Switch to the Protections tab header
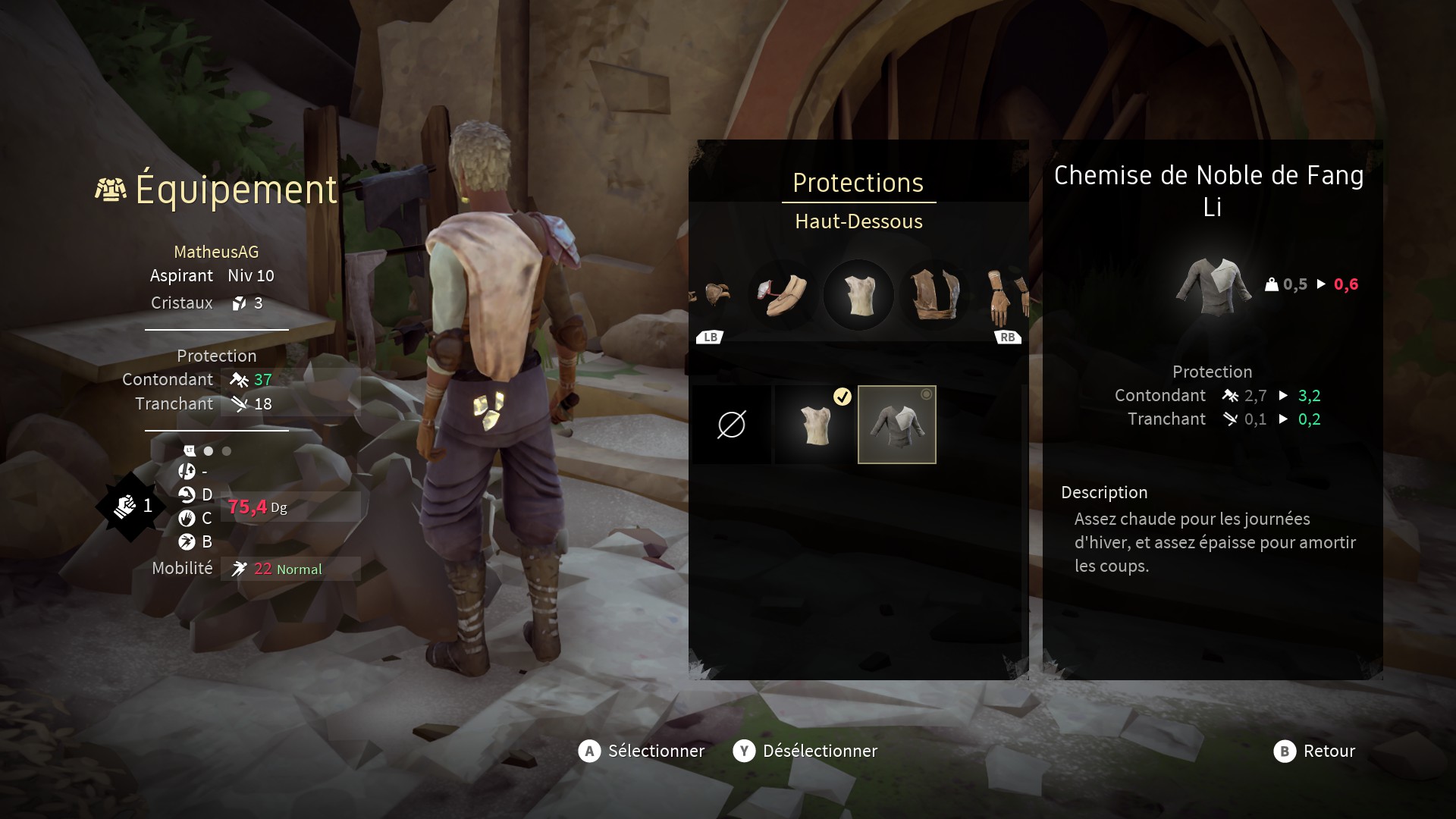 pos(858,183)
